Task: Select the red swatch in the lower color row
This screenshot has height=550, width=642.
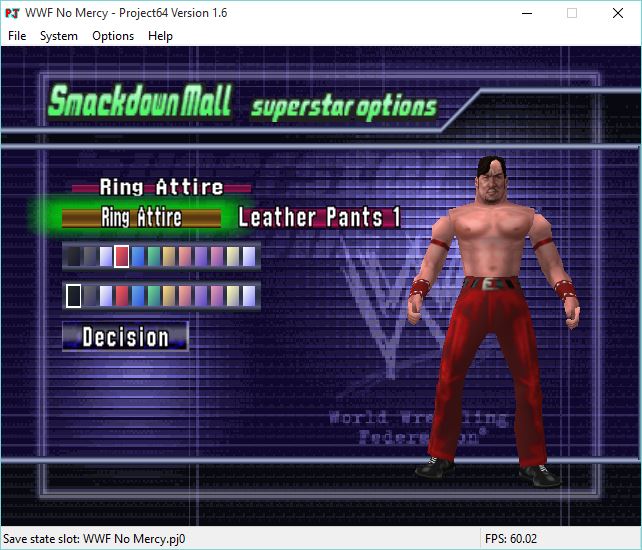Action: [121, 296]
